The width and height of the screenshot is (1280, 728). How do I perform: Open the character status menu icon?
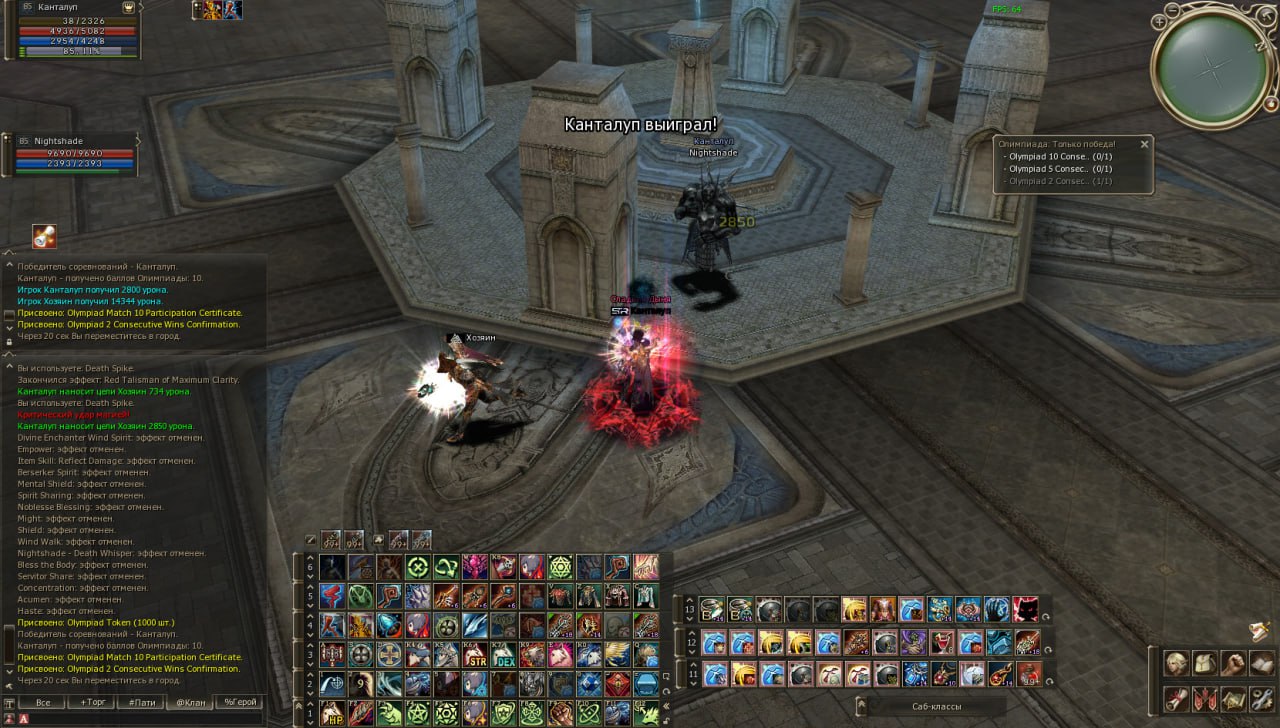click(1176, 663)
